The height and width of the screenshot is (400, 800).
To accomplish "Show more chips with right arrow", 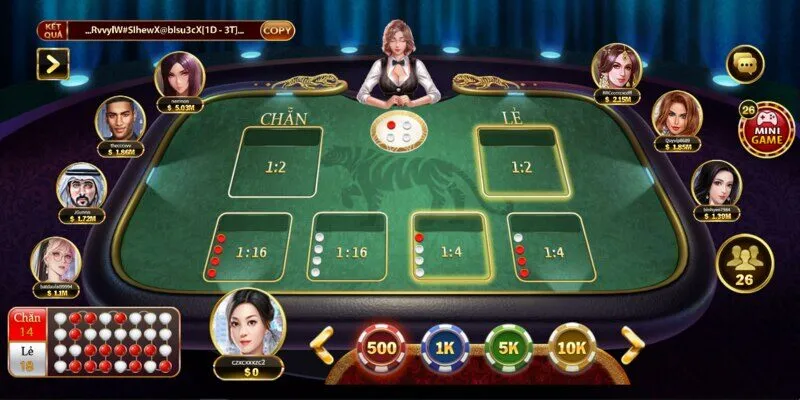I will coord(633,345).
